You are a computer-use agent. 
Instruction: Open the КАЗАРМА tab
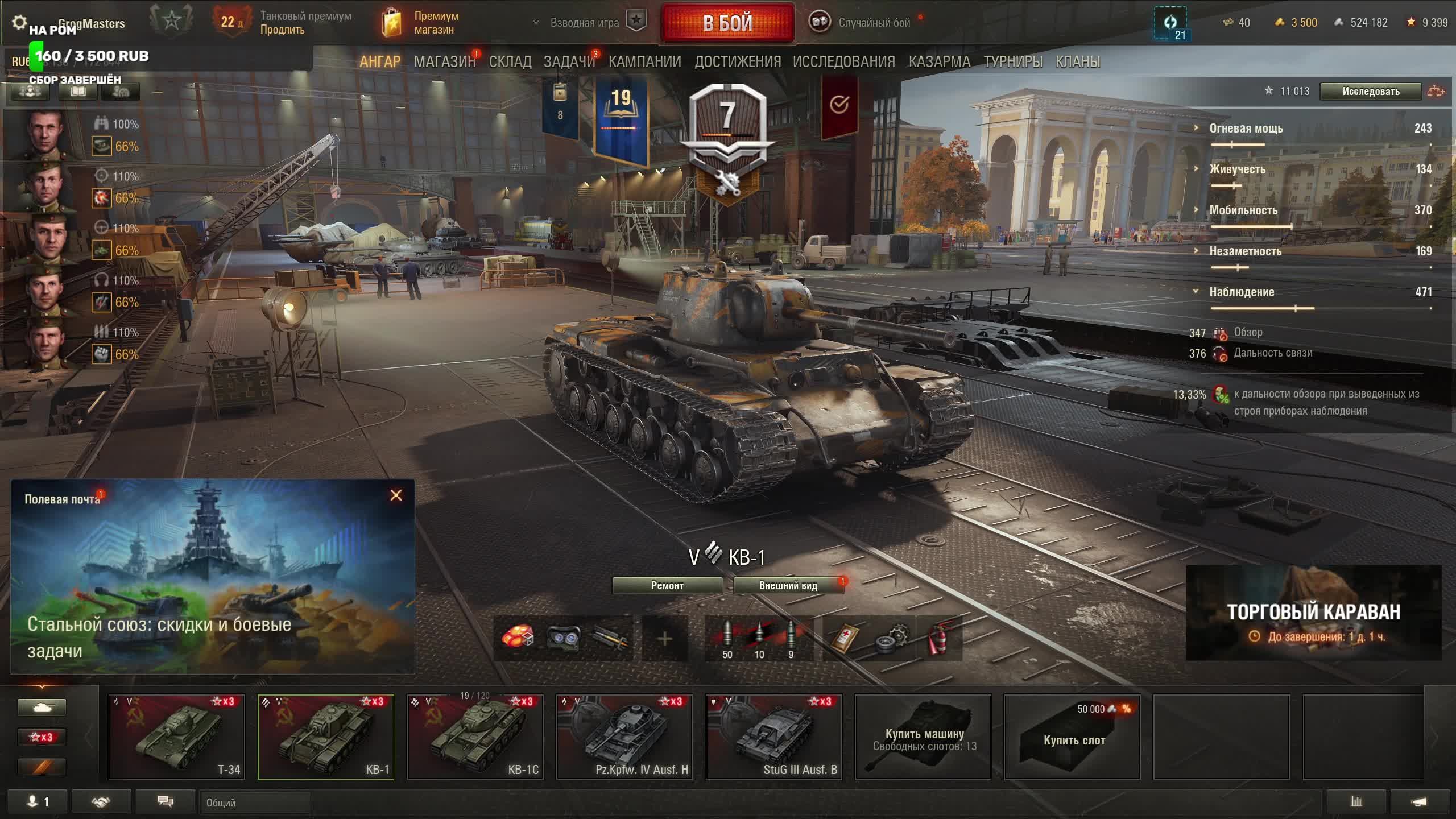click(939, 61)
